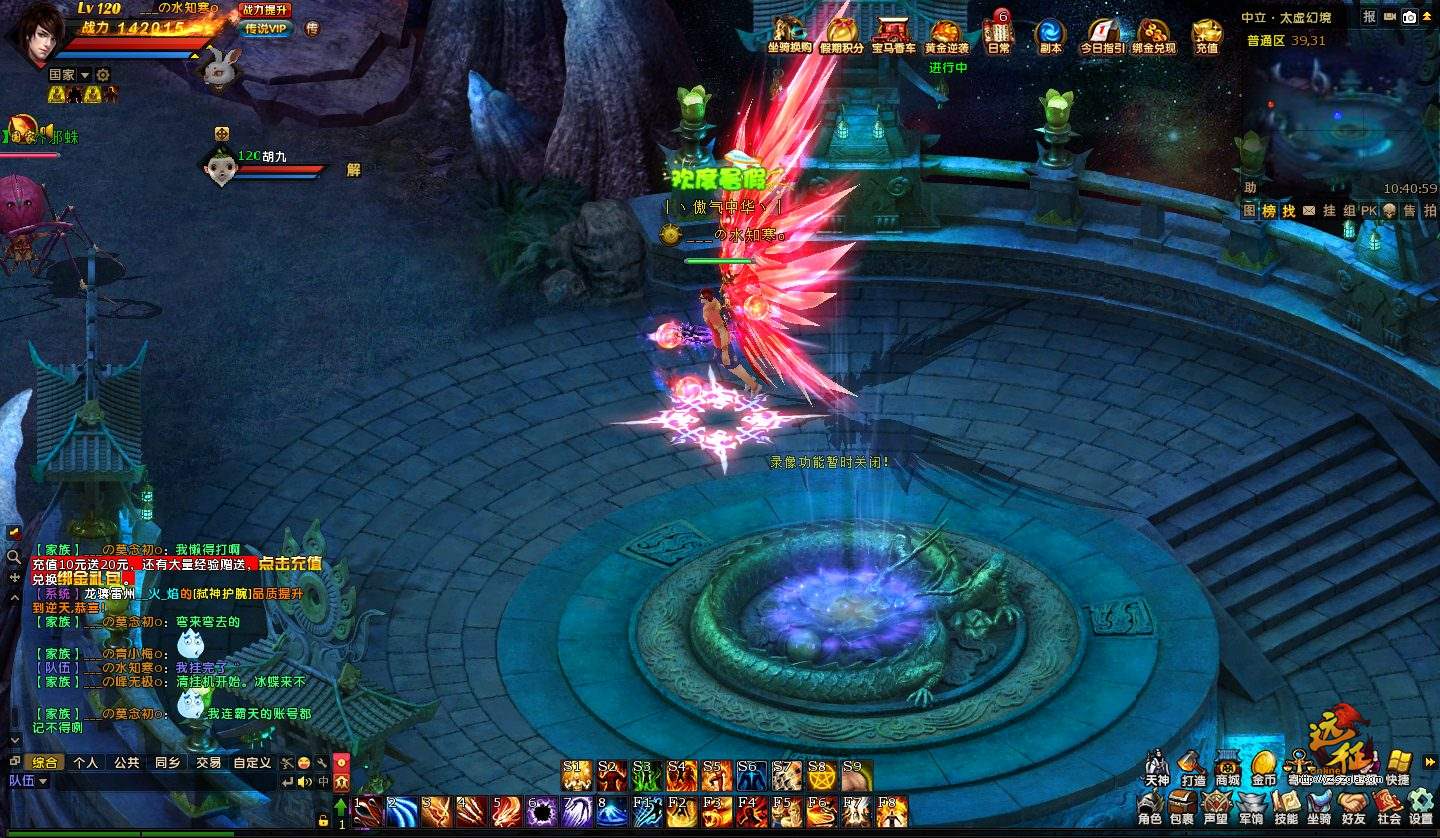1440x838 pixels.
Task: Open the 包裹 bag inventory
Action: coord(1183,806)
